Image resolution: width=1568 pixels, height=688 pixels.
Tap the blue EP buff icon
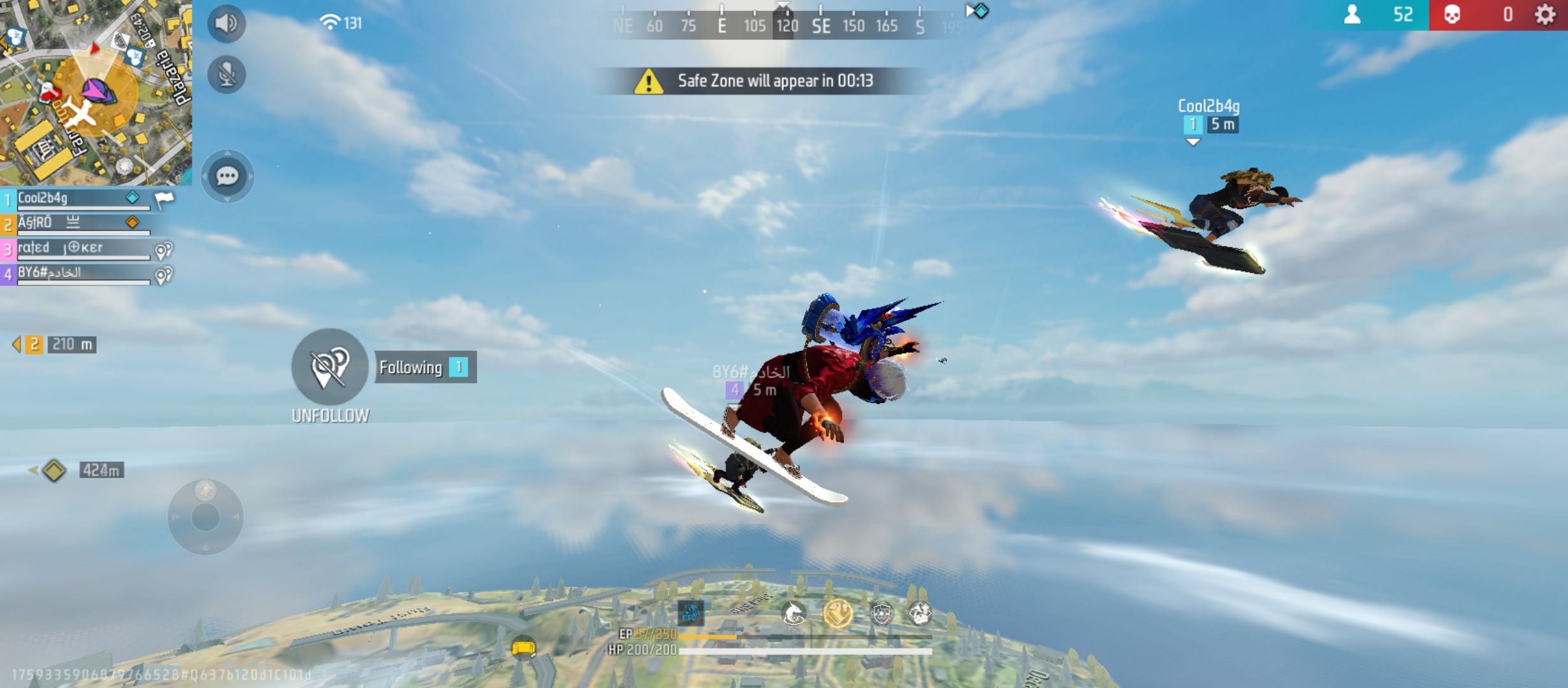click(x=691, y=613)
